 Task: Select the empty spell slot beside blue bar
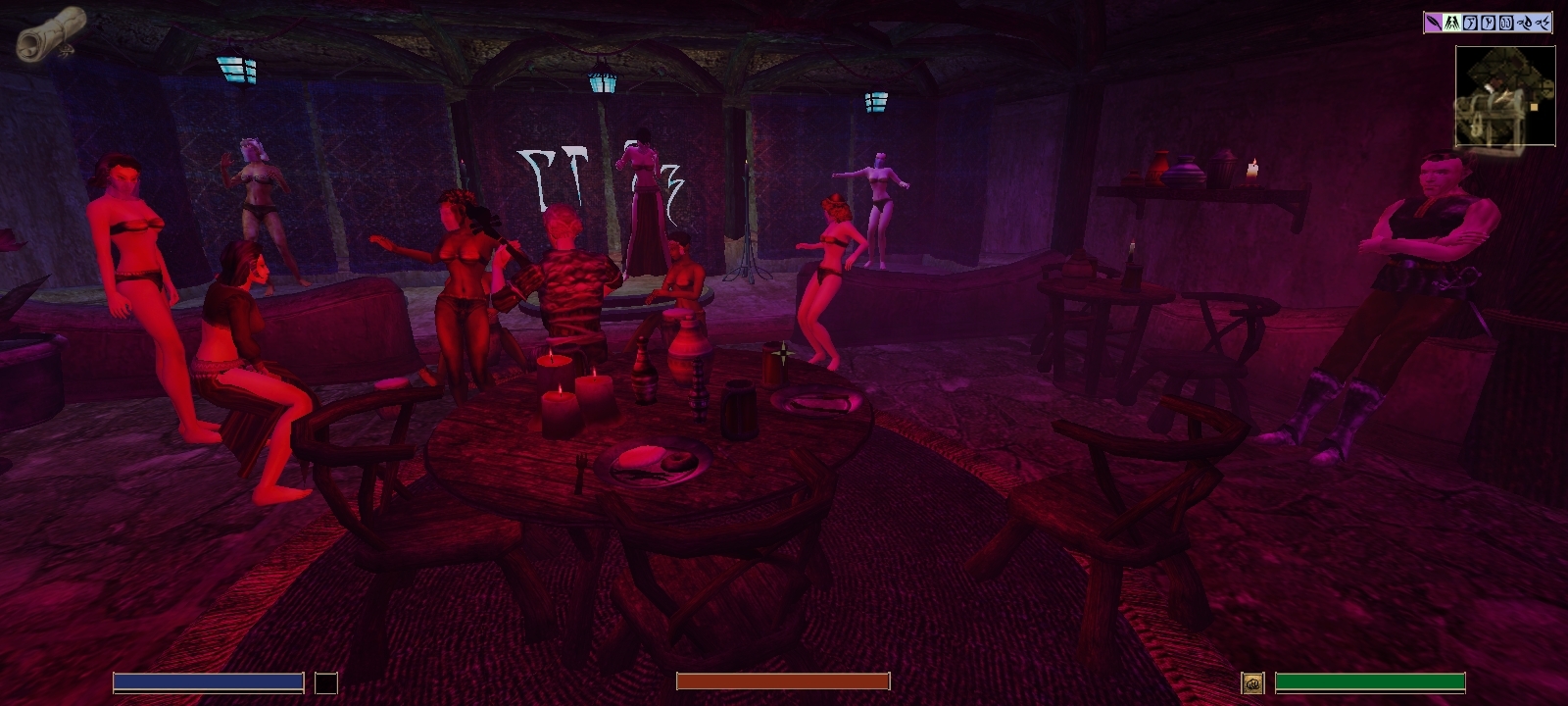click(326, 683)
